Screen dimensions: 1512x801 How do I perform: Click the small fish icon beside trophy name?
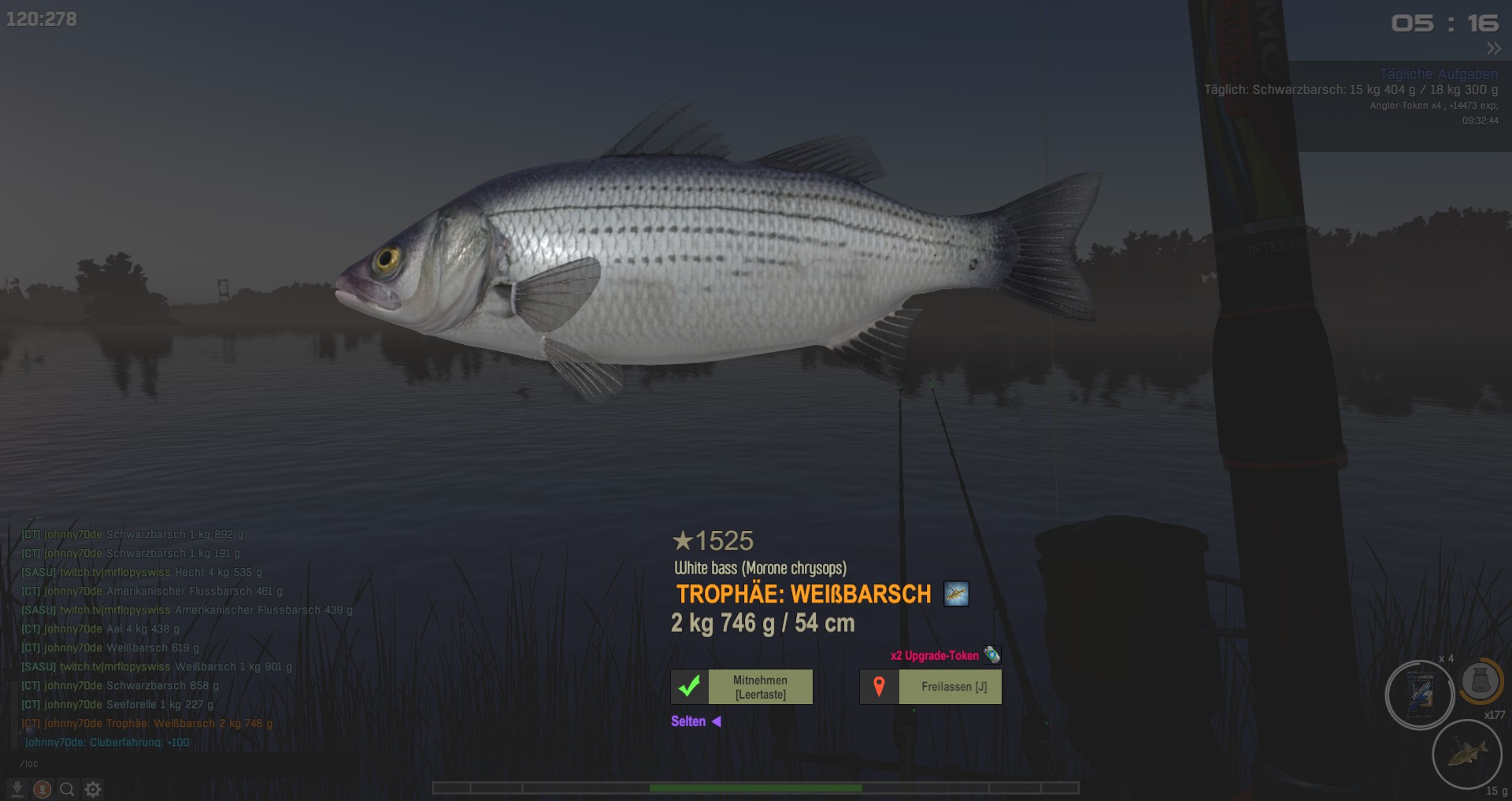pyautogui.click(x=956, y=594)
